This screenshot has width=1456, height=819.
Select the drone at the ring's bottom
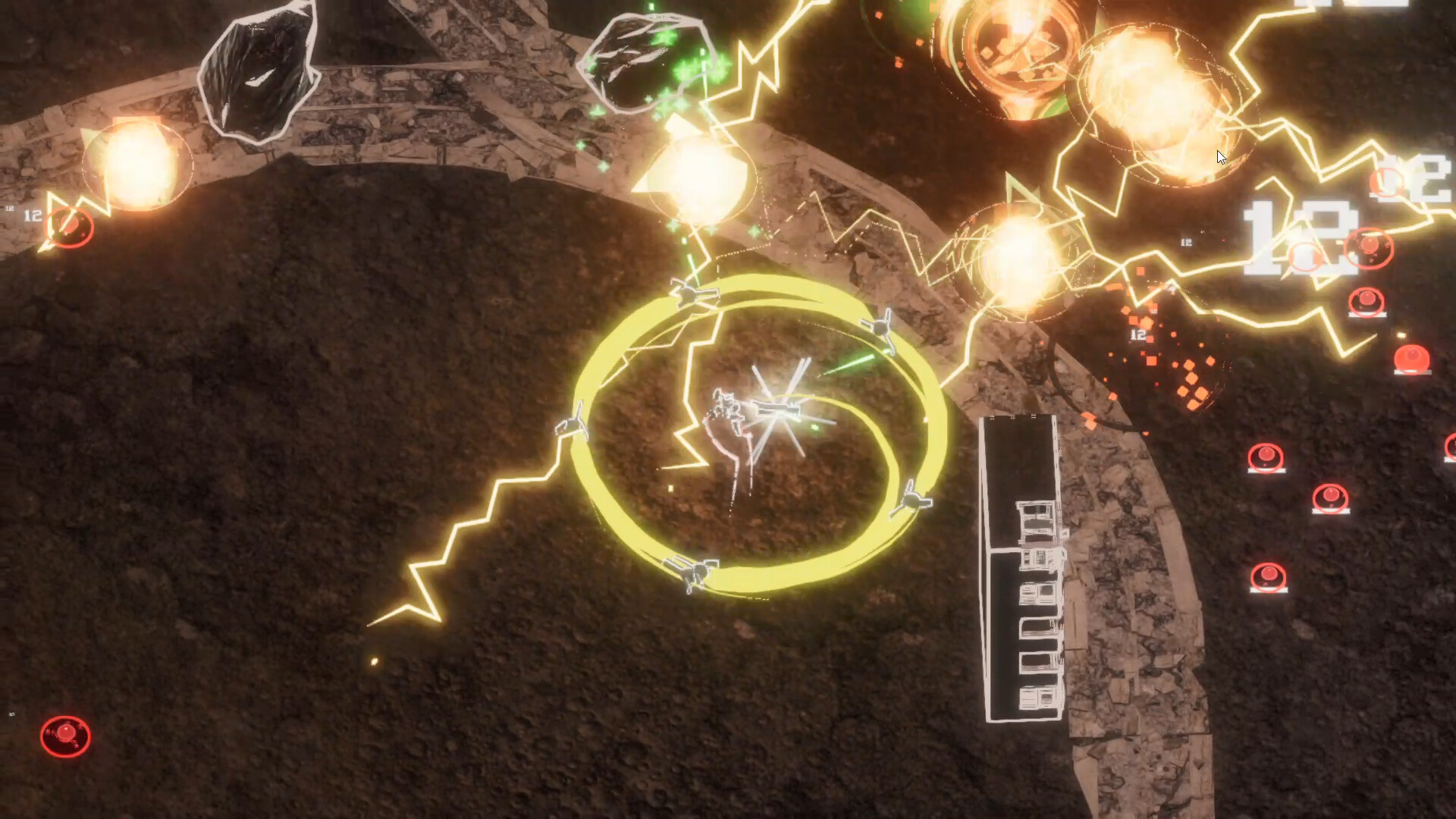(x=698, y=573)
